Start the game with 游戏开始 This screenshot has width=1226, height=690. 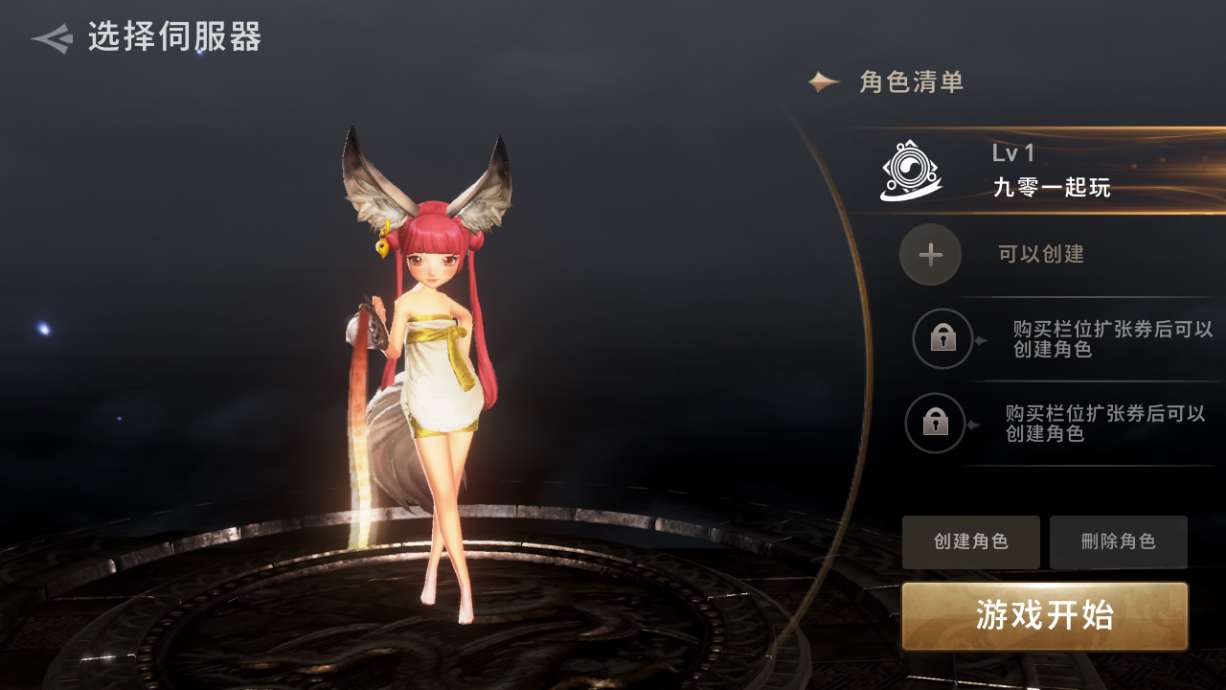pos(1044,616)
